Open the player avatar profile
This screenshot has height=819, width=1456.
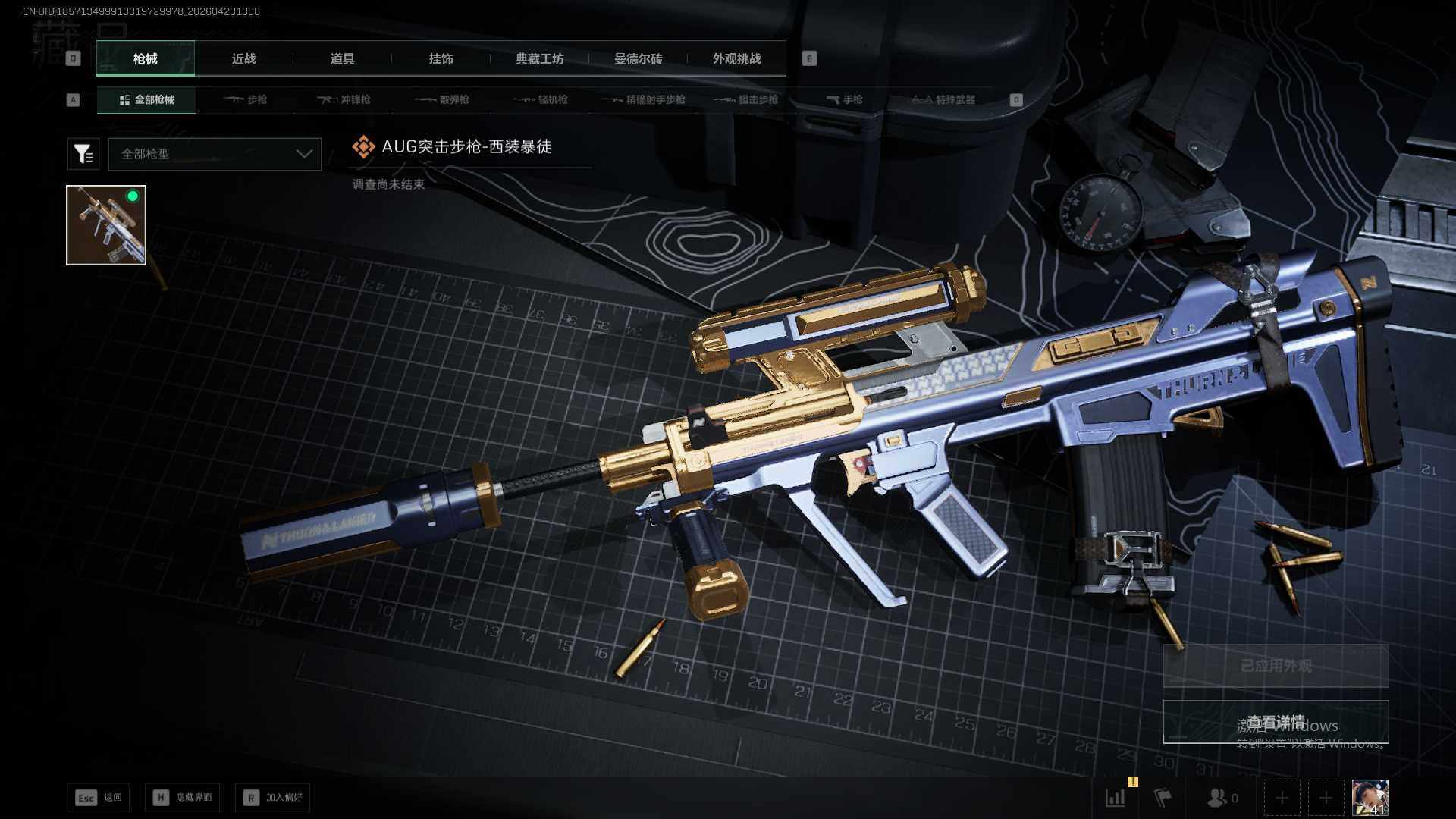1370,798
